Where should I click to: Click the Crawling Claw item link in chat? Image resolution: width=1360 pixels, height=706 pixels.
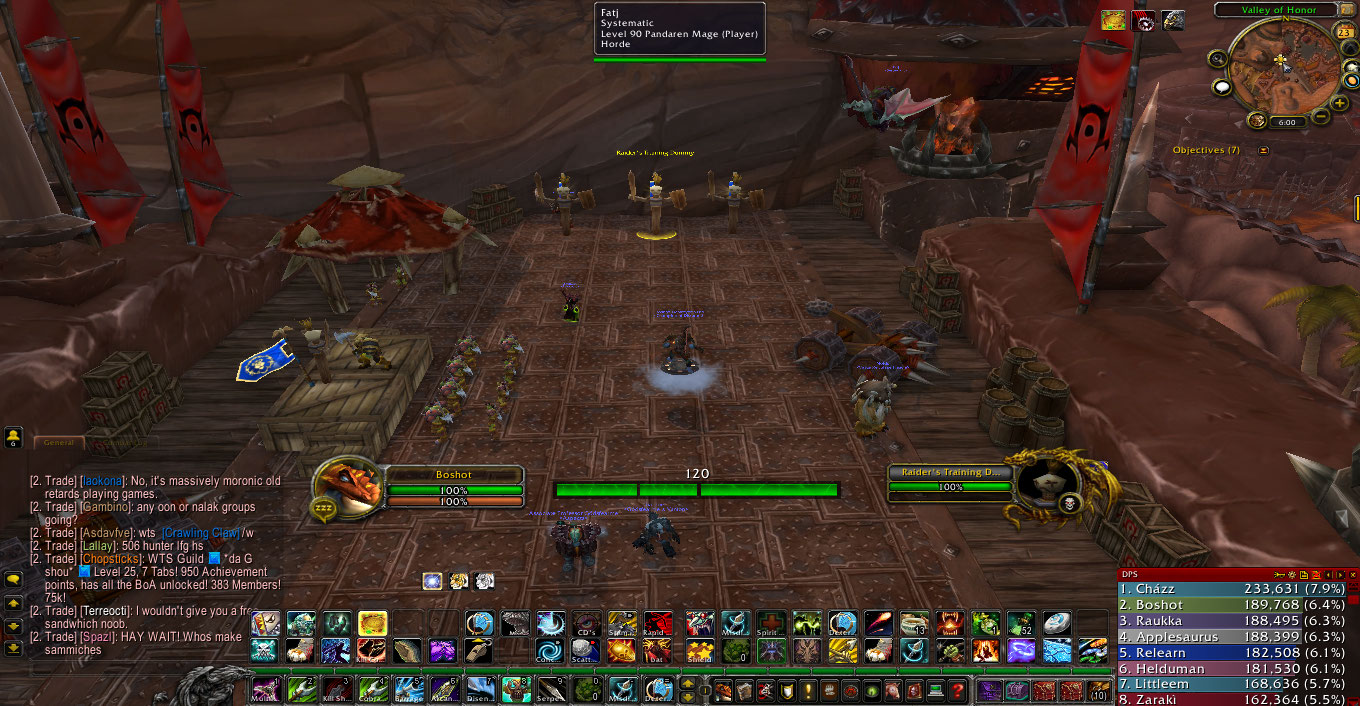point(200,532)
